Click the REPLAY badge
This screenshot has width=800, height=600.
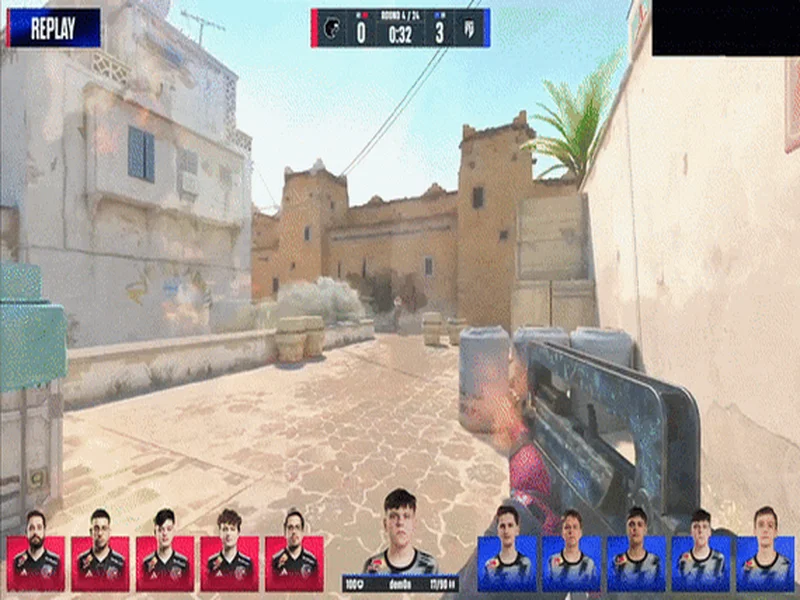pos(54,28)
